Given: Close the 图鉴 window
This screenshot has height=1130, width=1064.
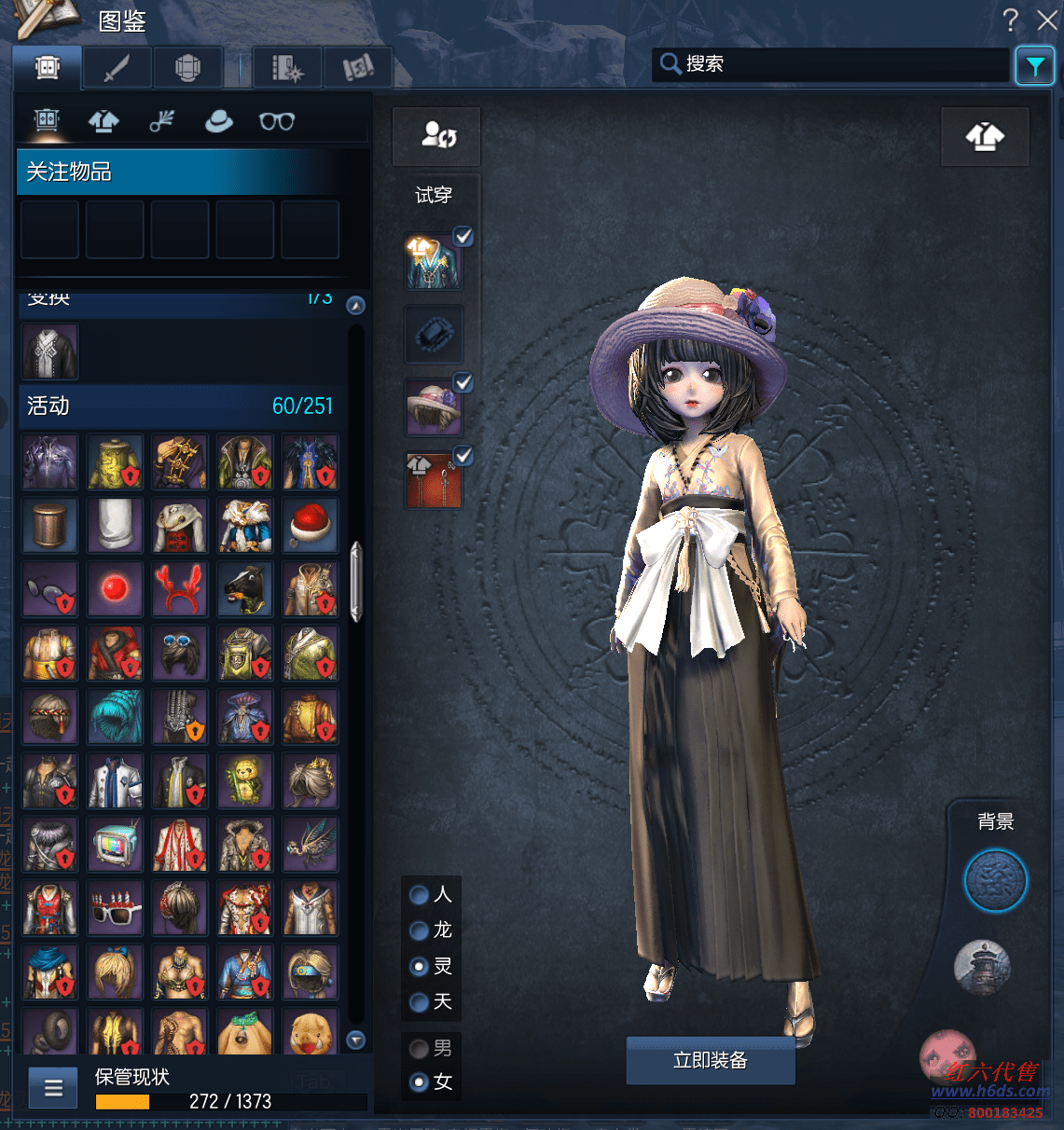Looking at the screenshot, I should click(1047, 20).
